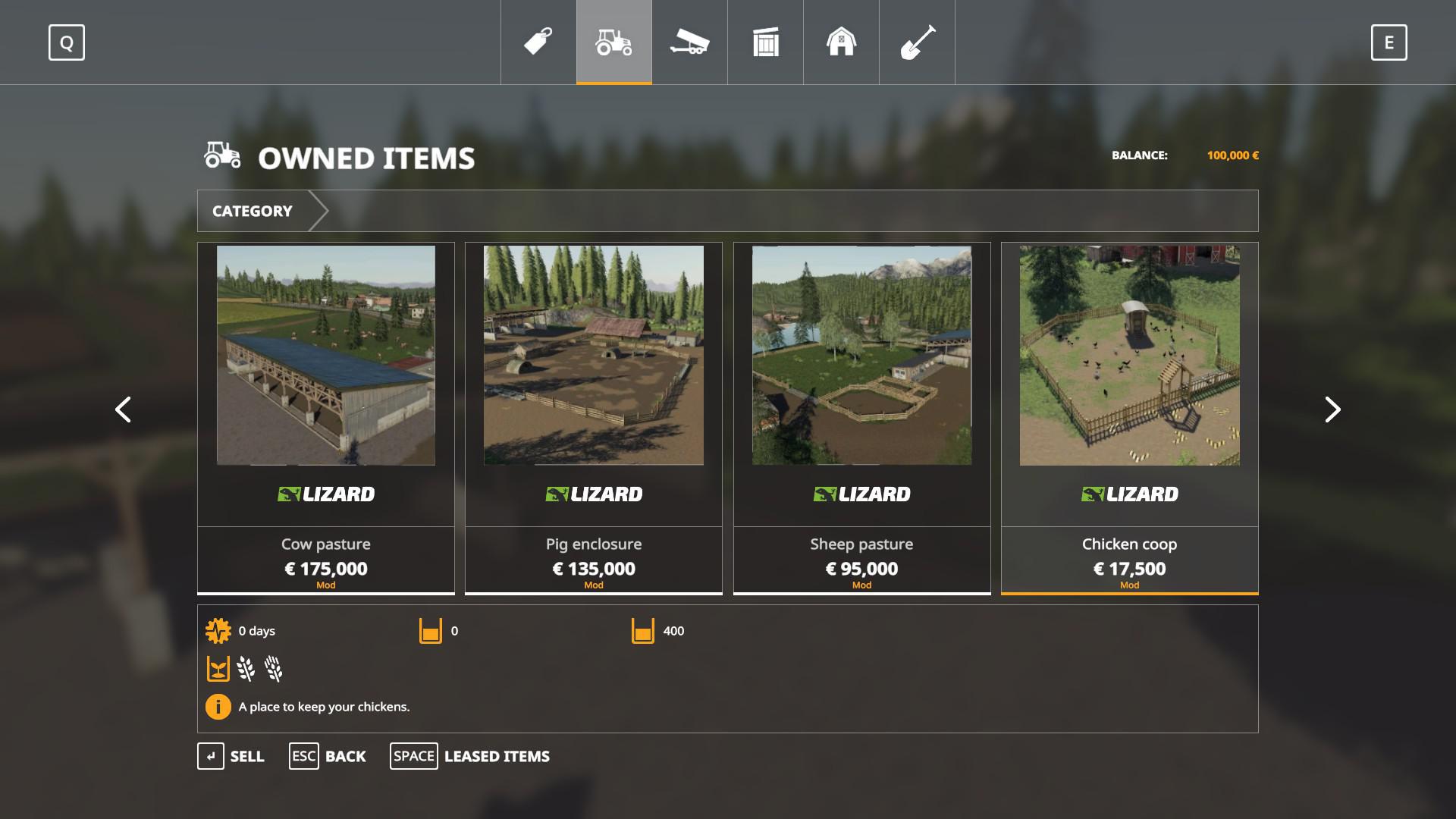Switch to the barn placeables tab
The width and height of the screenshot is (1456, 819).
[x=841, y=42]
